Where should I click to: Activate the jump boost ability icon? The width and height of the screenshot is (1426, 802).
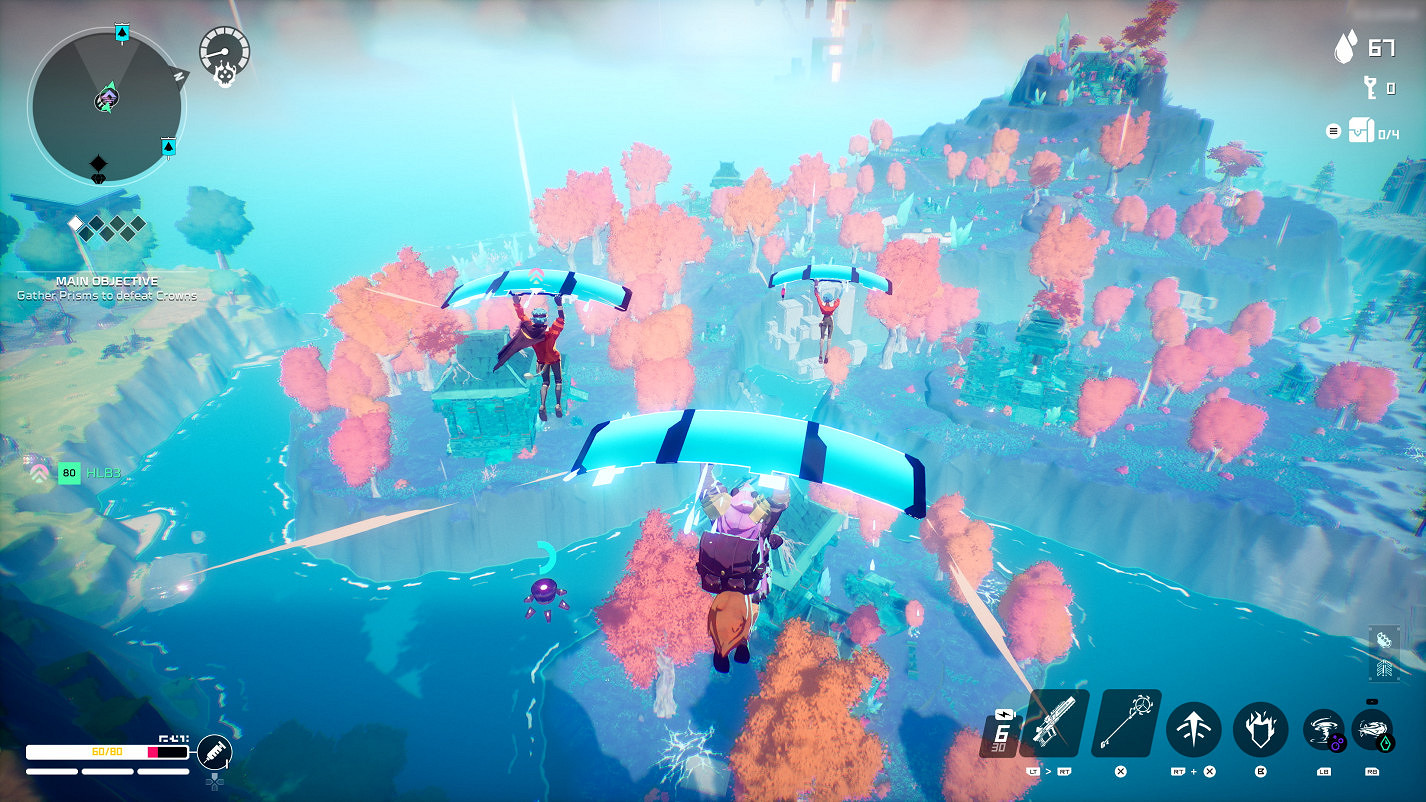[1194, 730]
